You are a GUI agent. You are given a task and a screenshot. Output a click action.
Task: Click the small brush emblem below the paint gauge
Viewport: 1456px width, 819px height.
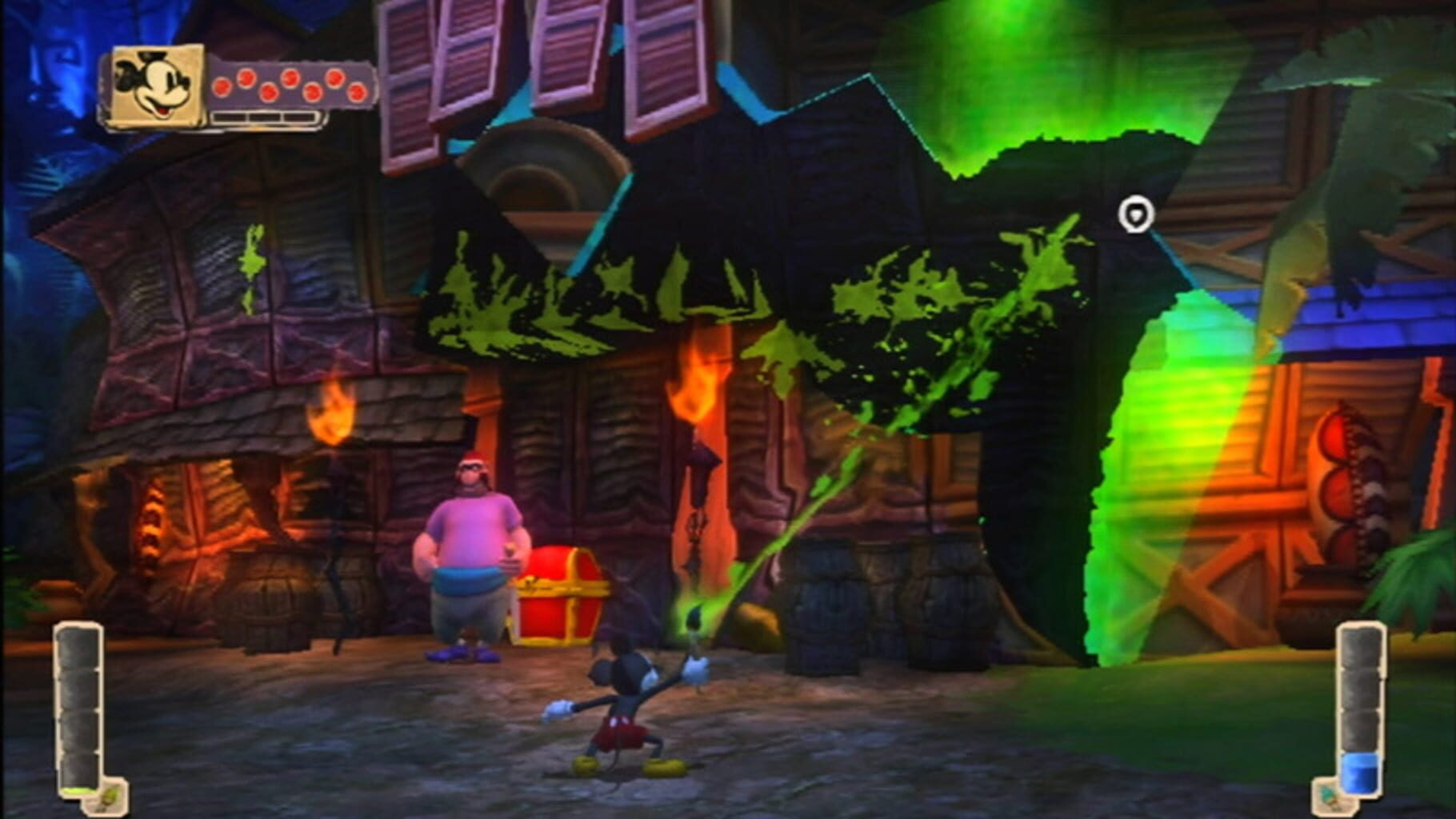[109, 796]
